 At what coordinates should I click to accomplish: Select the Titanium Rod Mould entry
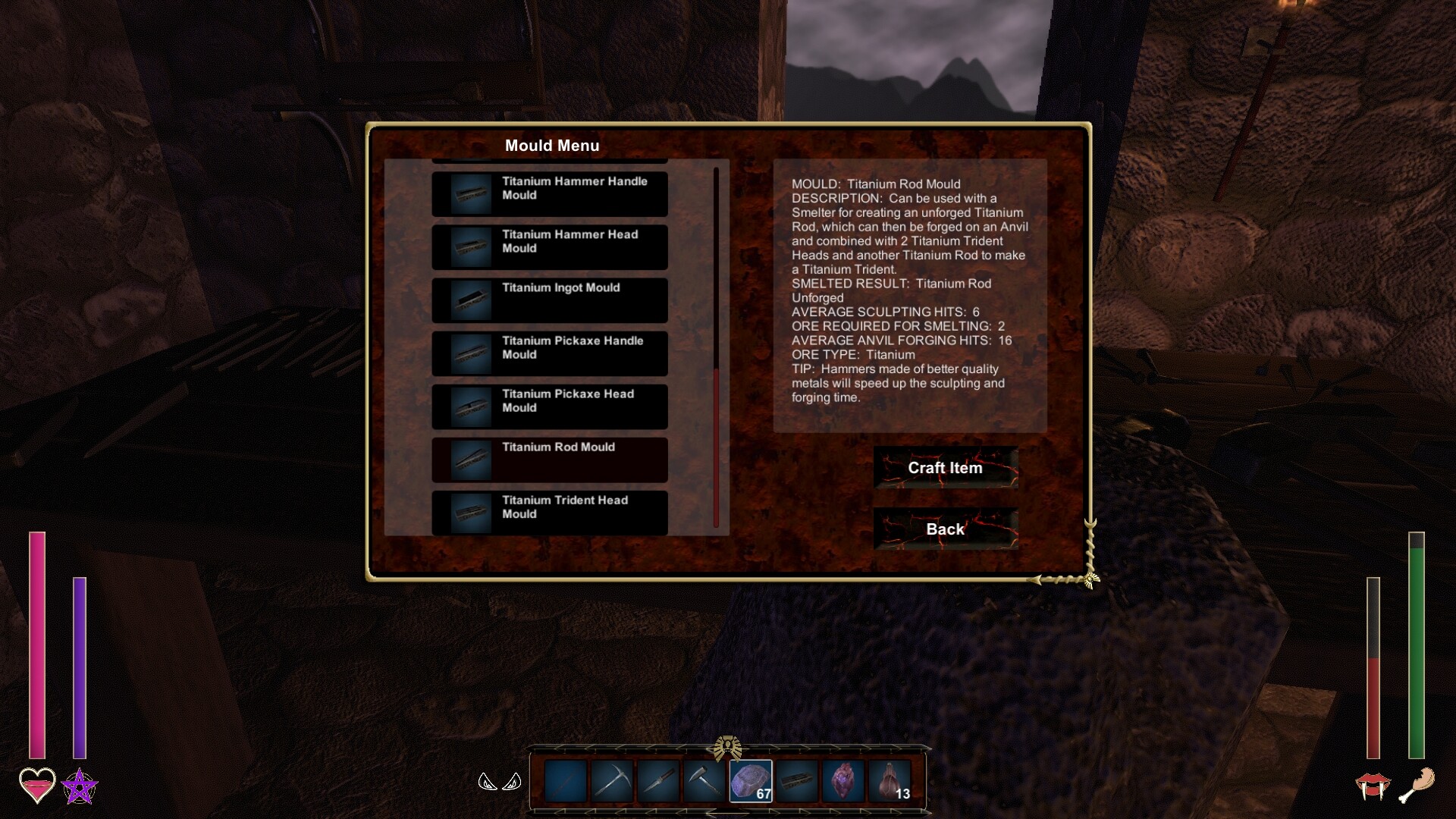pos(549,459)
